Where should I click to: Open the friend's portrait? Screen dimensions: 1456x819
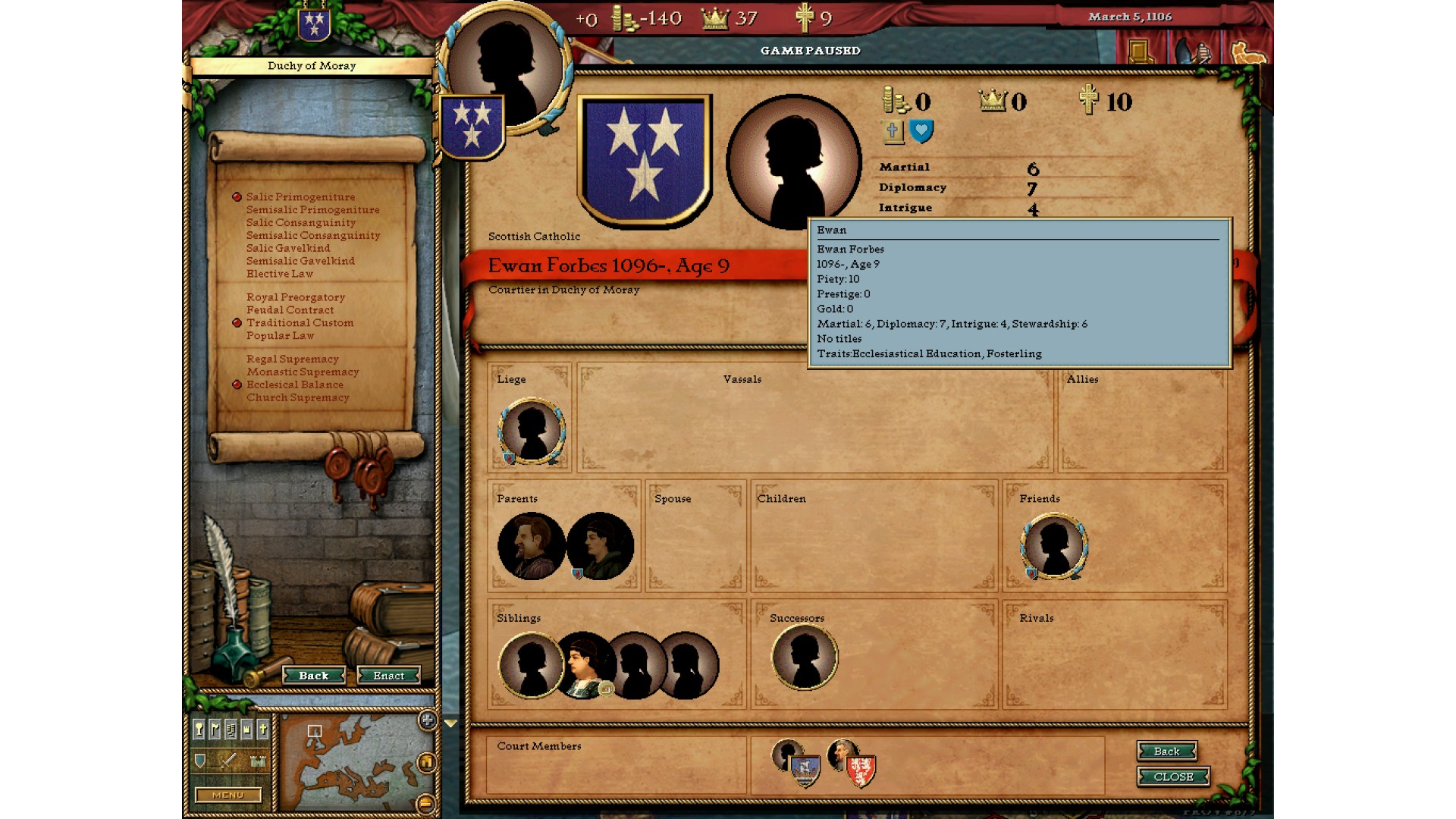point(1053,546)
